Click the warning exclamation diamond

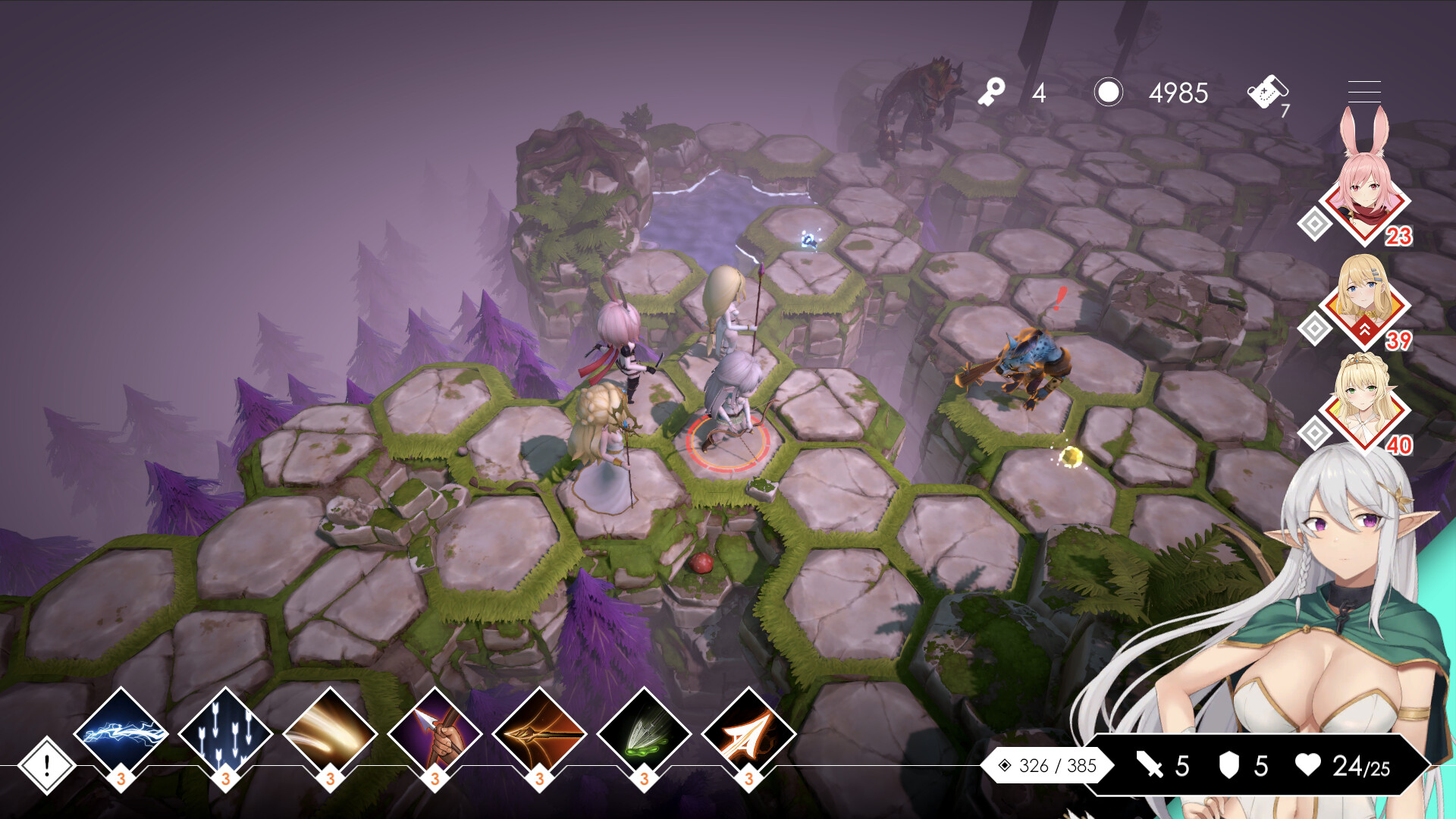tap(45, 764)
